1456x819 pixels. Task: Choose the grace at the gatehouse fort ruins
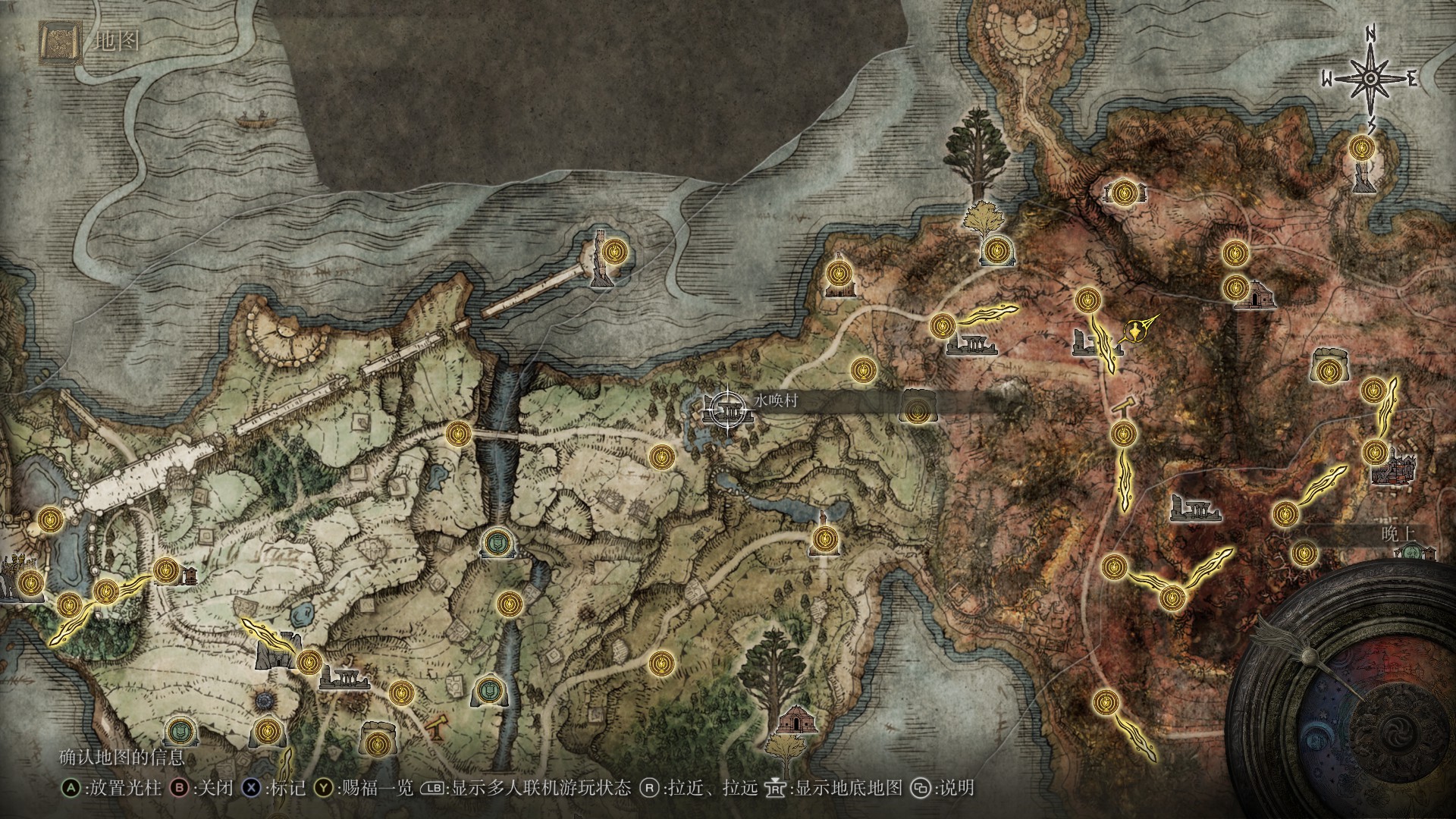[308, 662]
